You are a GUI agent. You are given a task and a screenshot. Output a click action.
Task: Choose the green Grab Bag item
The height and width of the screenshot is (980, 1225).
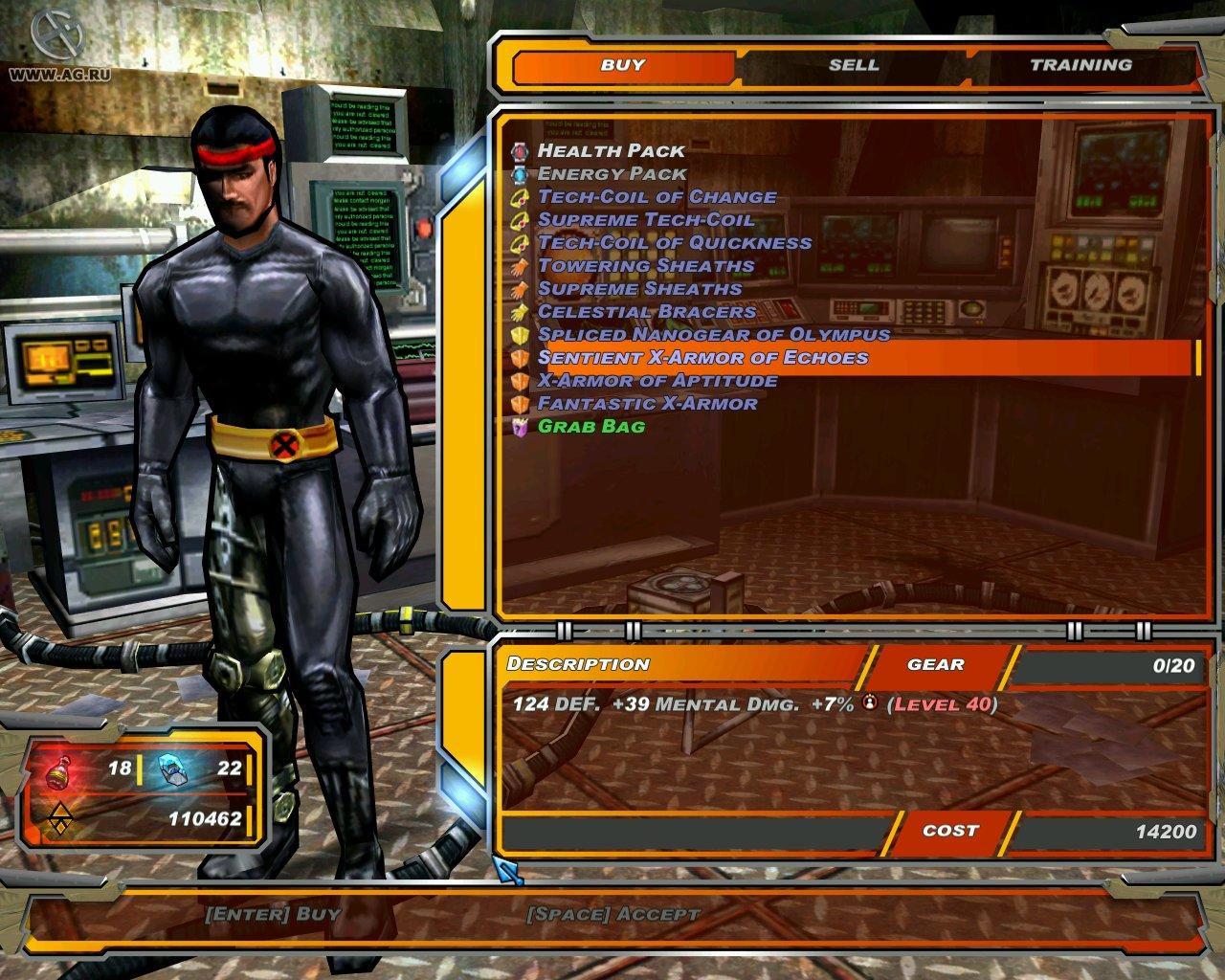[x=591, y=426]
